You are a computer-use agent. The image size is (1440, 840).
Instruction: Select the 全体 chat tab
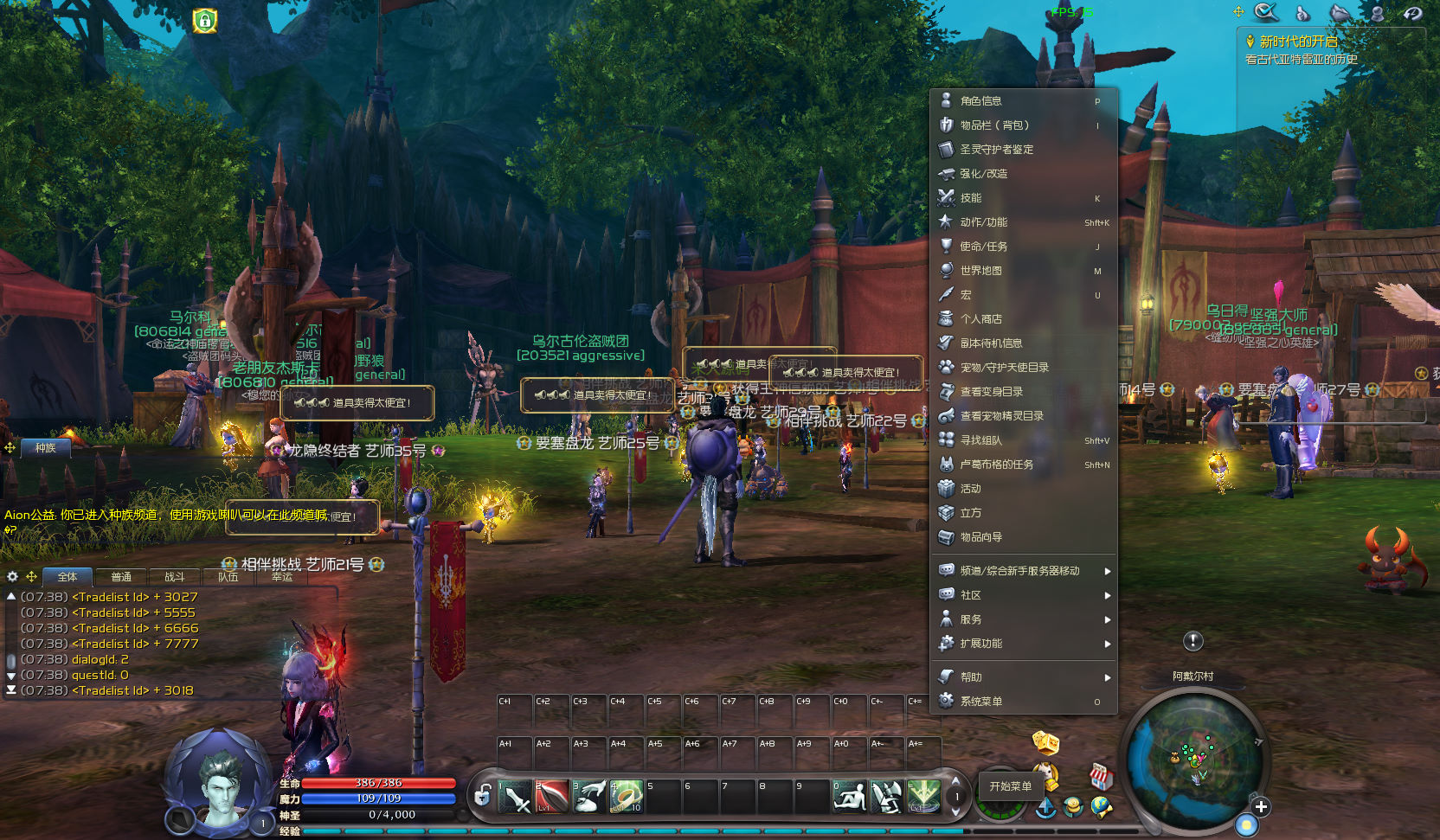(x=67, y=577)
